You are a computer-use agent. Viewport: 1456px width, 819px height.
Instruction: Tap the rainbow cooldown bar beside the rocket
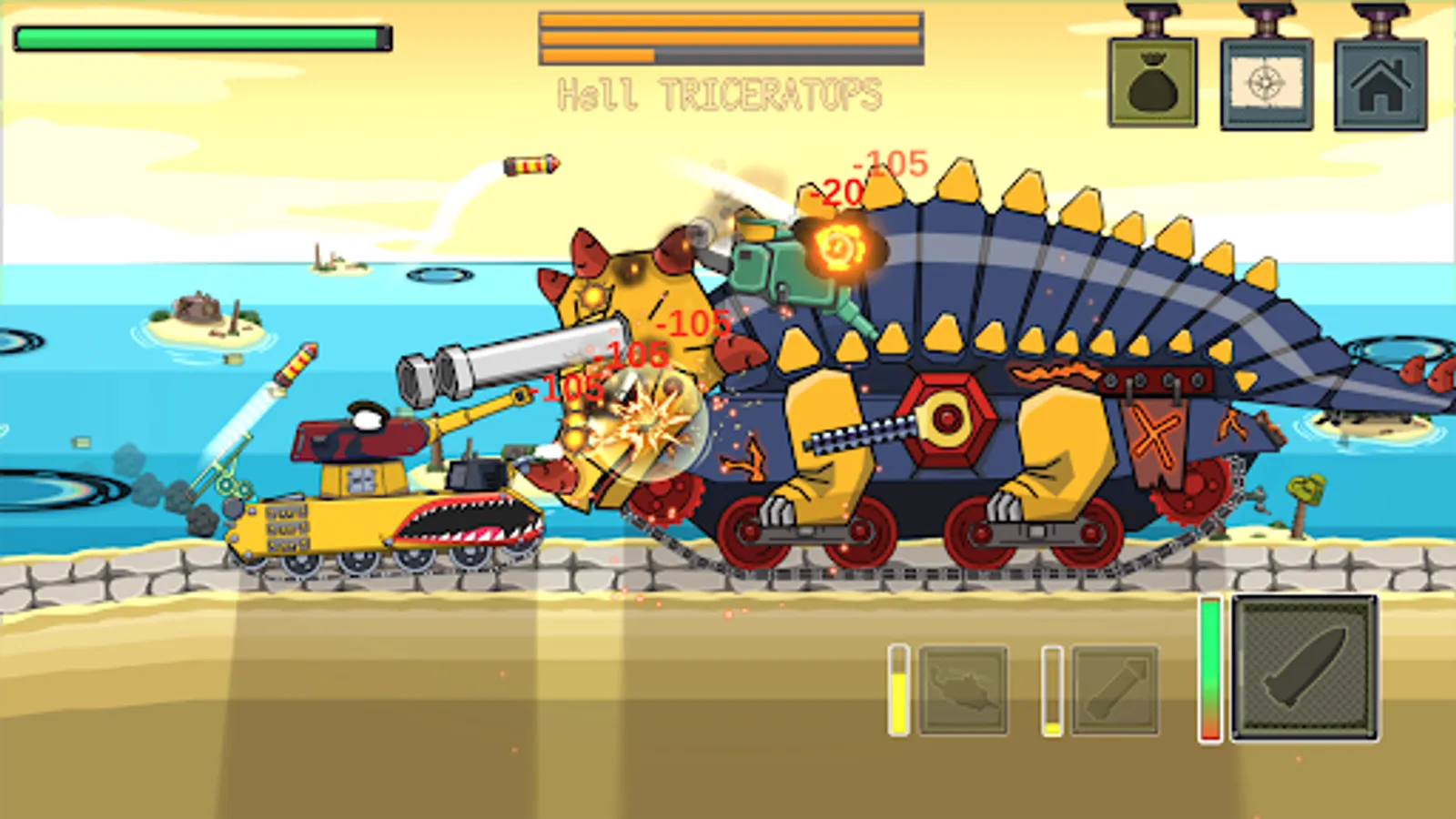1209,669
